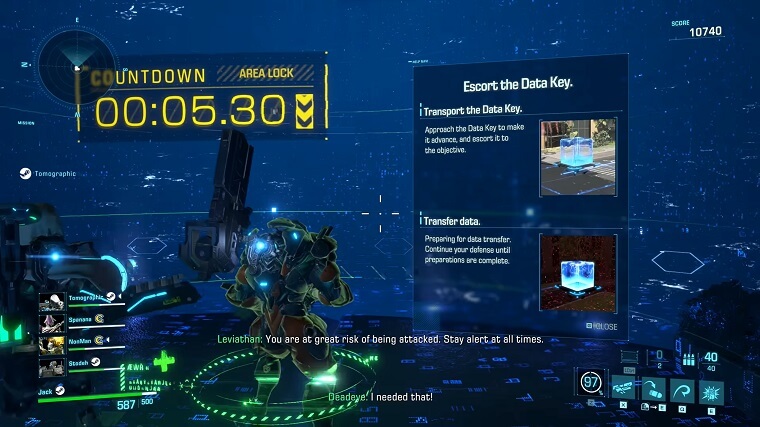Pick Stodeh from the squad list

pyautogui.click(x=52, y=366)
